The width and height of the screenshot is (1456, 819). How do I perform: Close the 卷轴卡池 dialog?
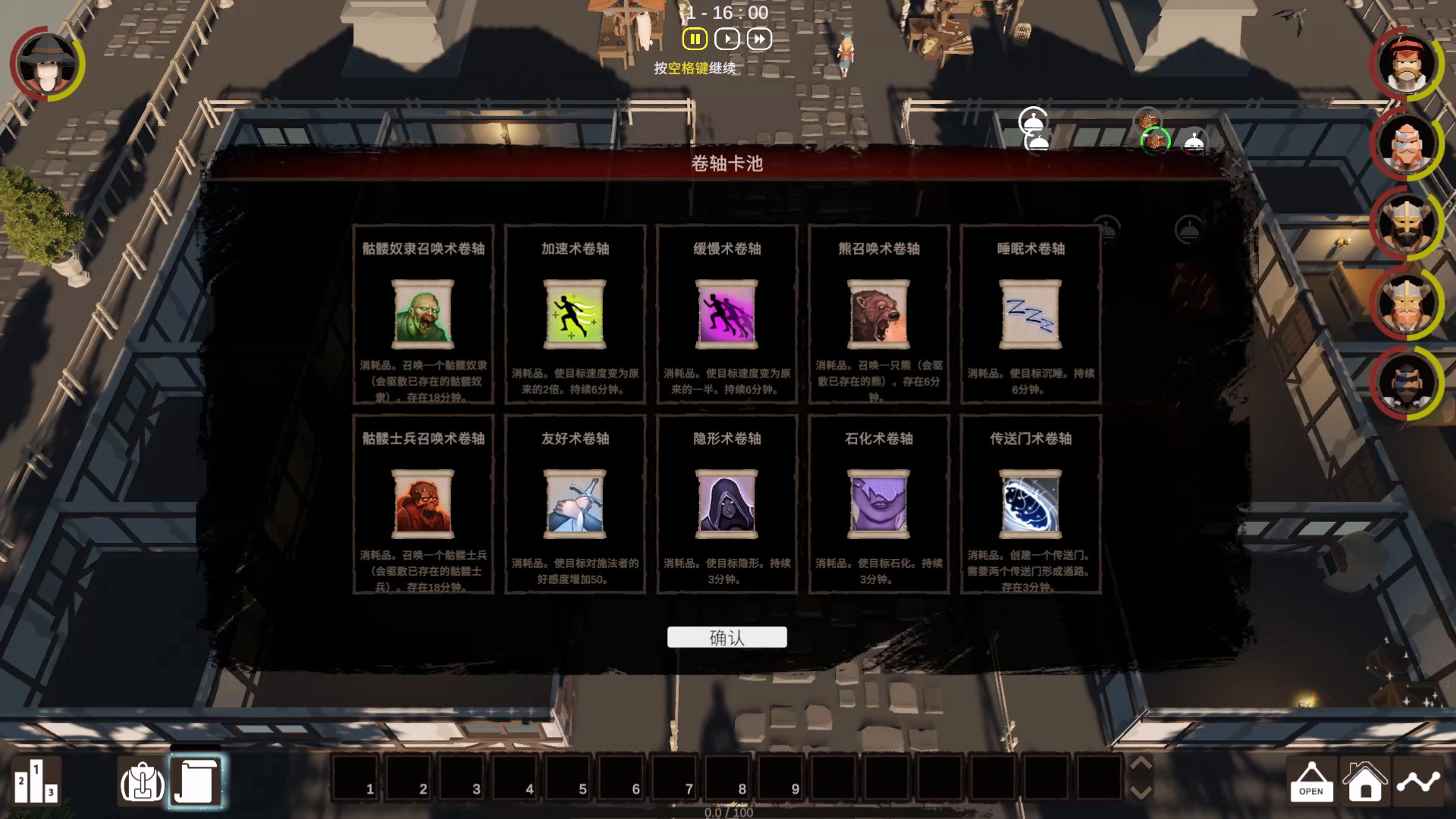click(1237, 162)
